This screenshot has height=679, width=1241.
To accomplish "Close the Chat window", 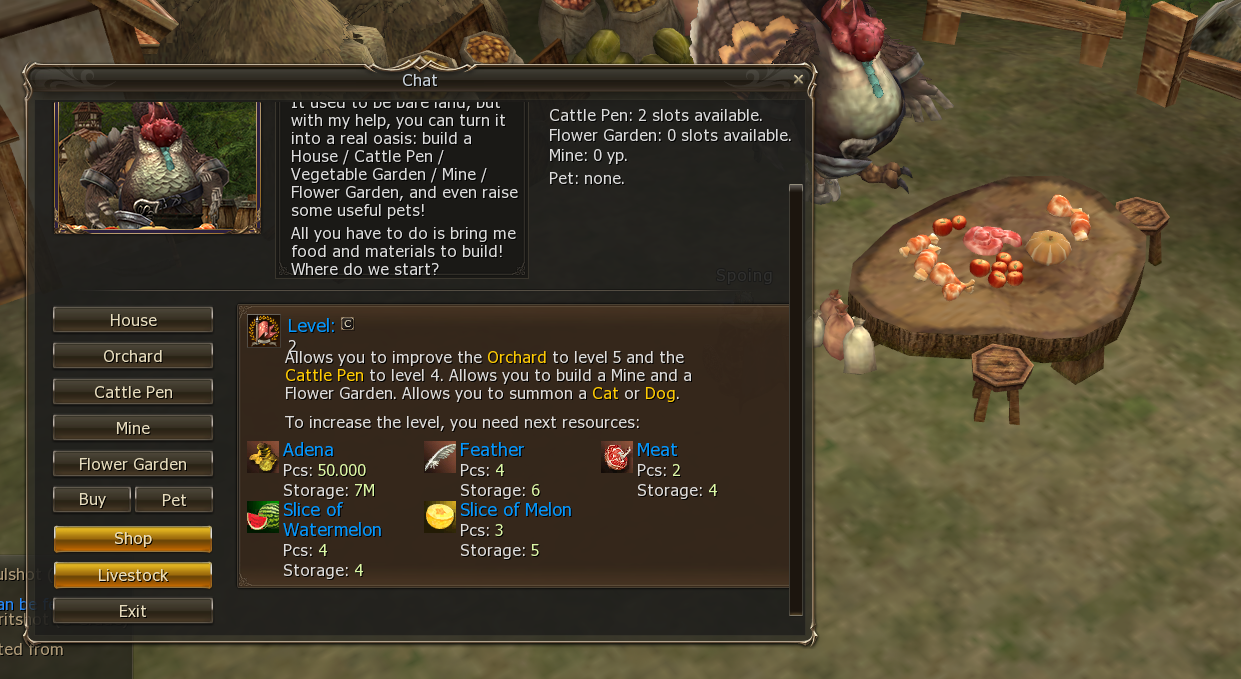I will tap(798, 79).
